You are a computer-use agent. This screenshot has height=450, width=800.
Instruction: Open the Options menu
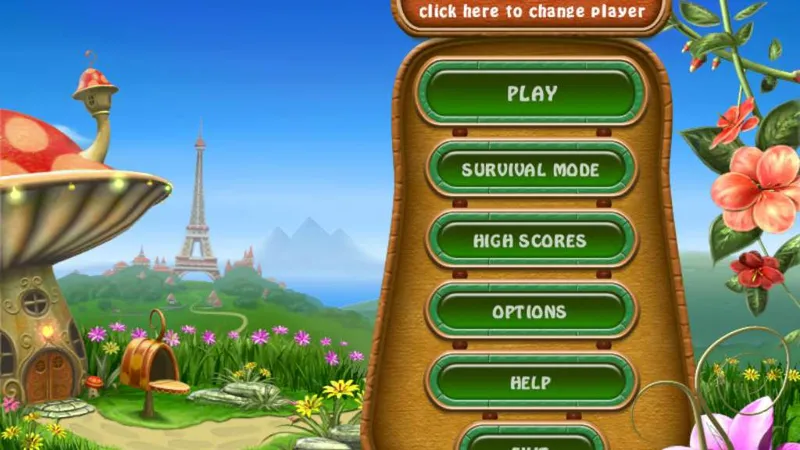[531, 311]
